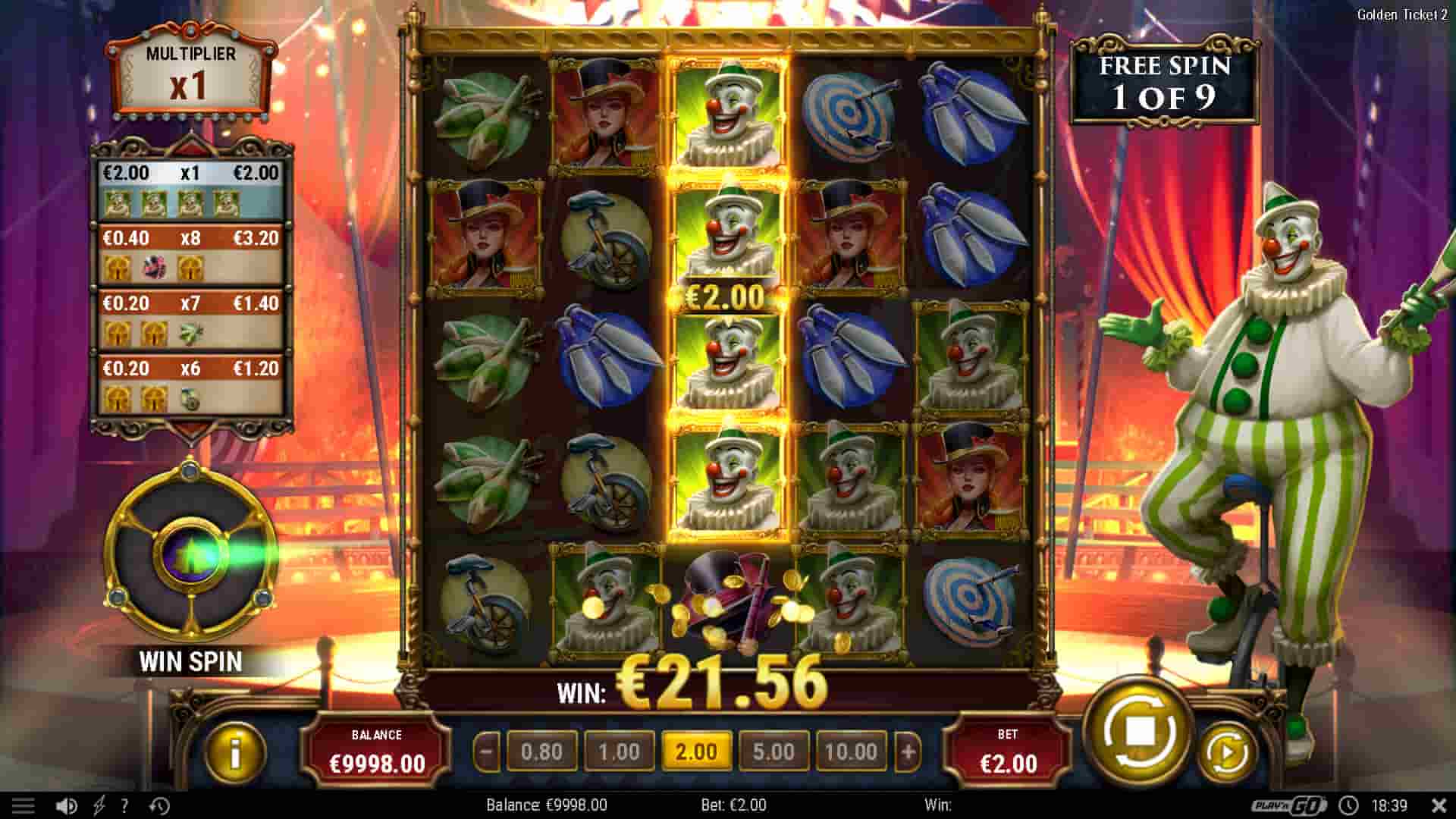Screen dimensions: 1456x819
Task: Open the game info screen via the i icon
Action: 235,752
